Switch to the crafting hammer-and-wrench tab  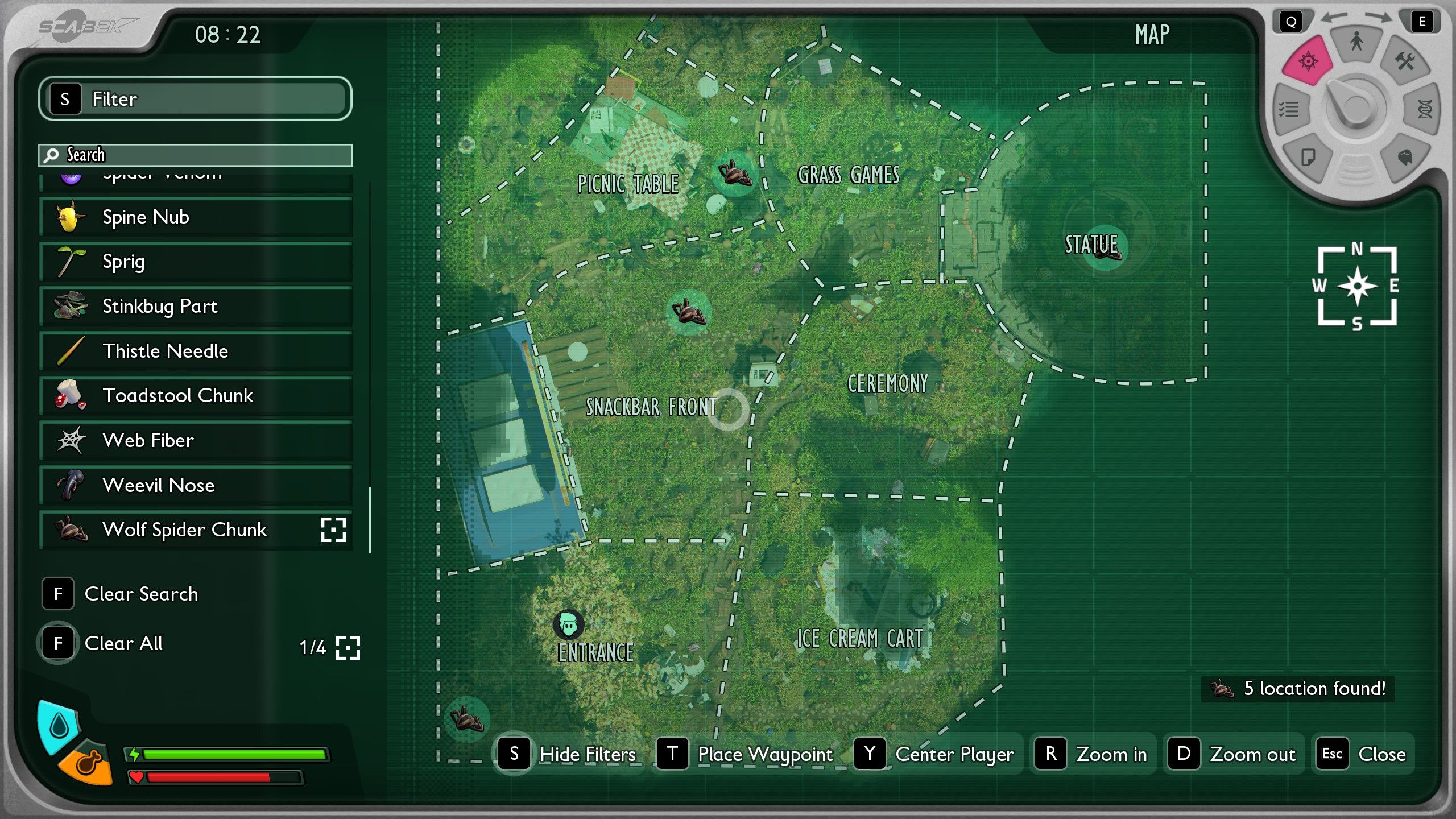[x=1405, y=61]
